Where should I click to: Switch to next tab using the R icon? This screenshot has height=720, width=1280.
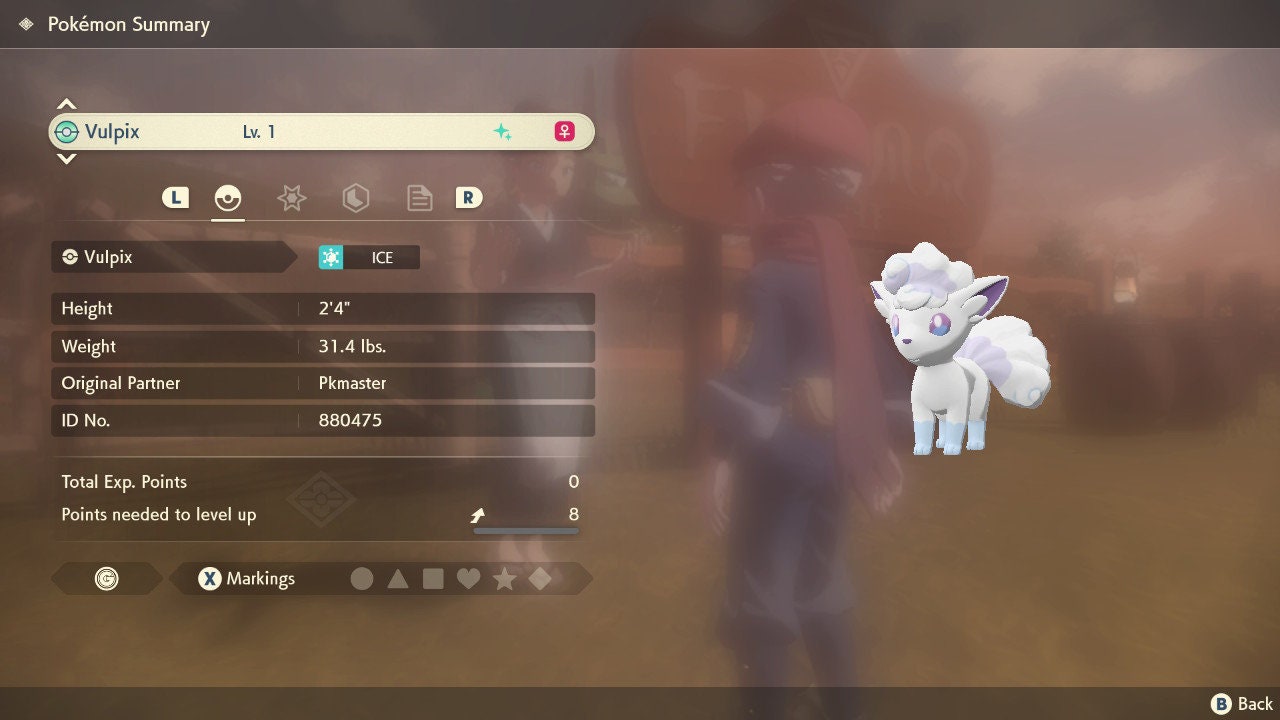(x=469, y=198)
